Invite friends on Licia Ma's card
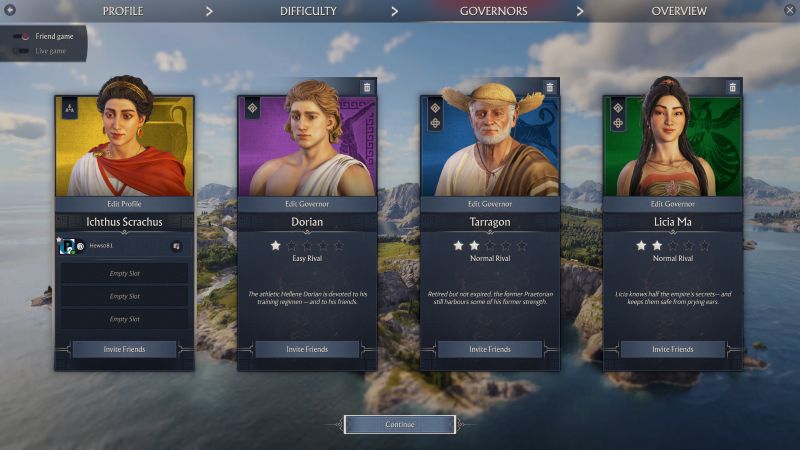Image resolution: width=800 pixels, height=450 pixels. [x=673, y=349]
